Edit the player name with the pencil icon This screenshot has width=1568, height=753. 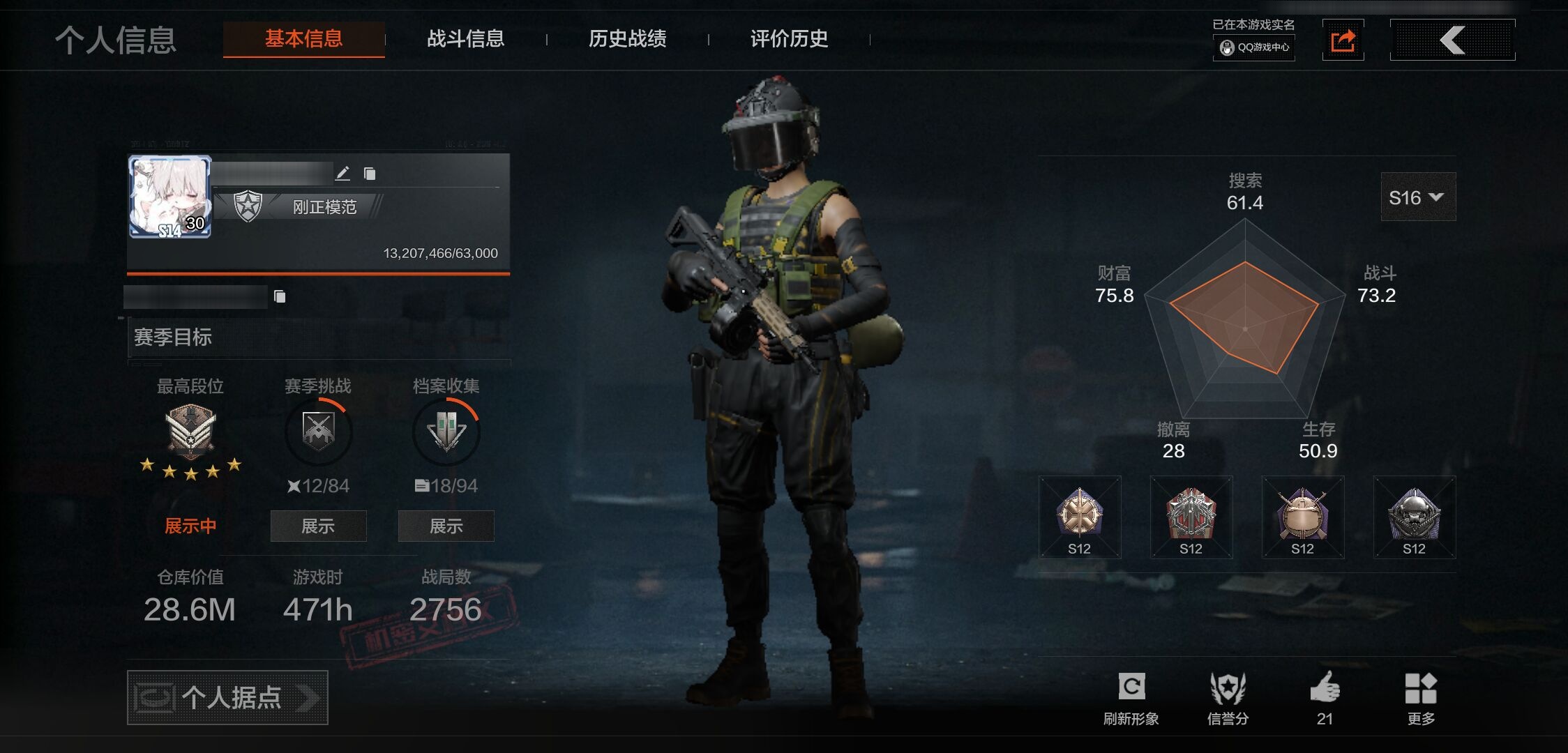pos(342,174)
